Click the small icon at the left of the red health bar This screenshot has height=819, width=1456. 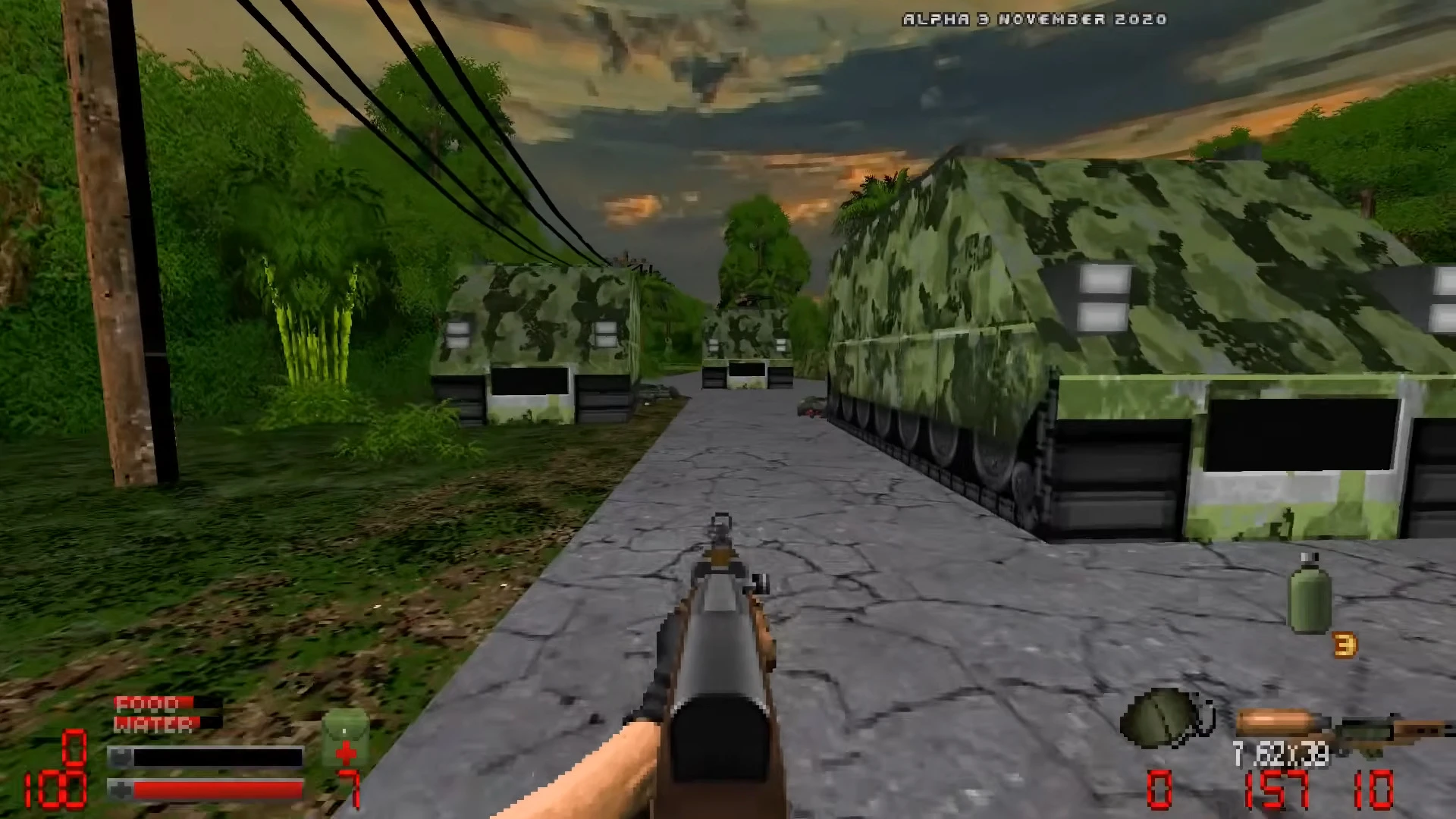coord(121,790)
